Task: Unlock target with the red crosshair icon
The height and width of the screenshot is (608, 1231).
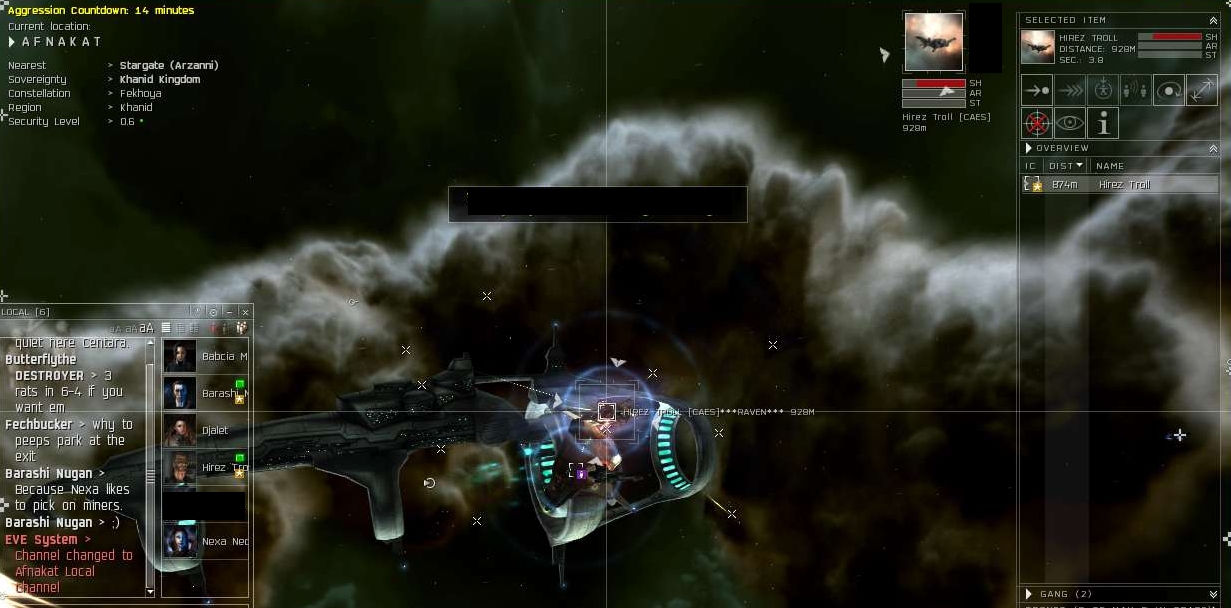Action: point(1037,123)
